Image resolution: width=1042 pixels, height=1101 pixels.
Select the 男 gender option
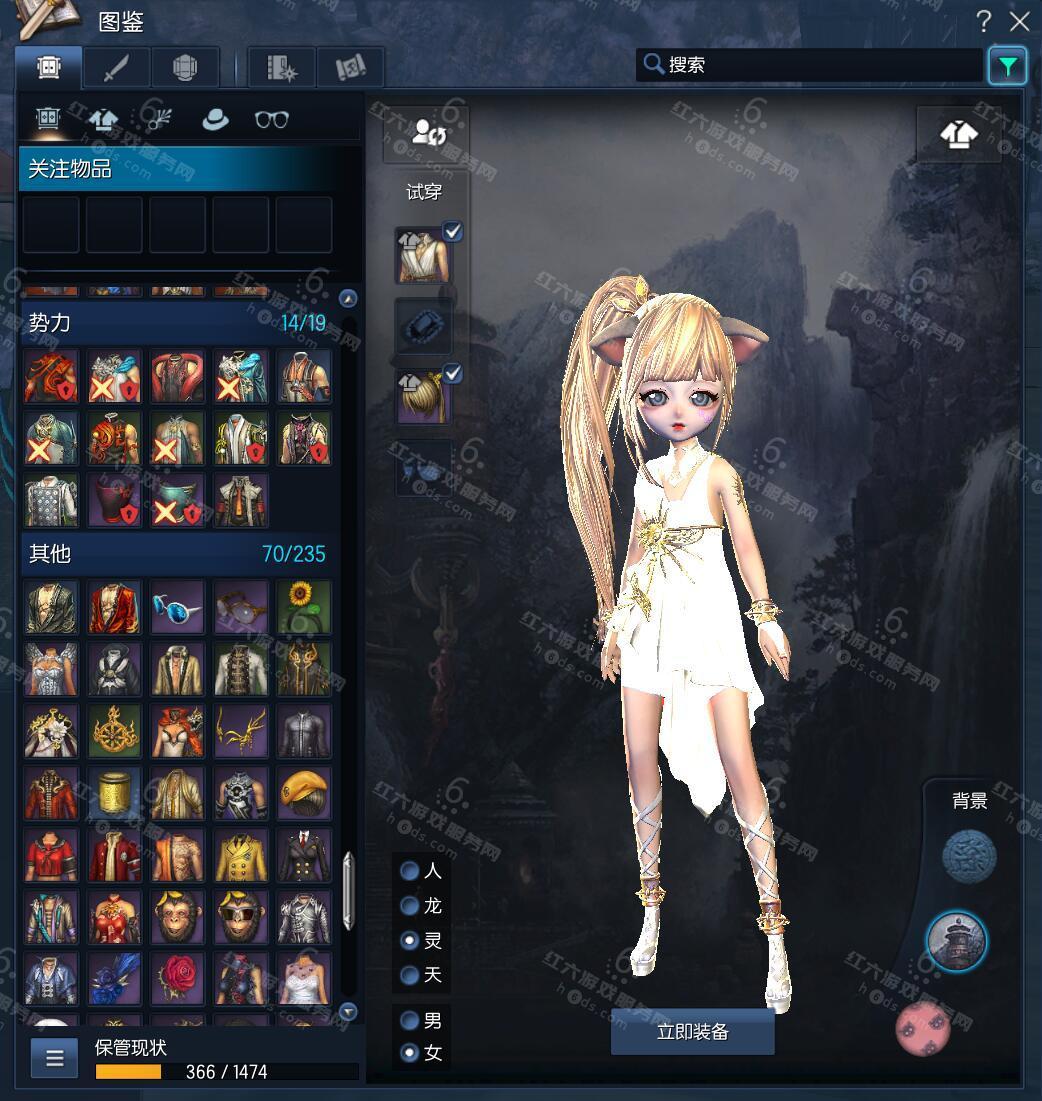click(x=410, y=1021)
